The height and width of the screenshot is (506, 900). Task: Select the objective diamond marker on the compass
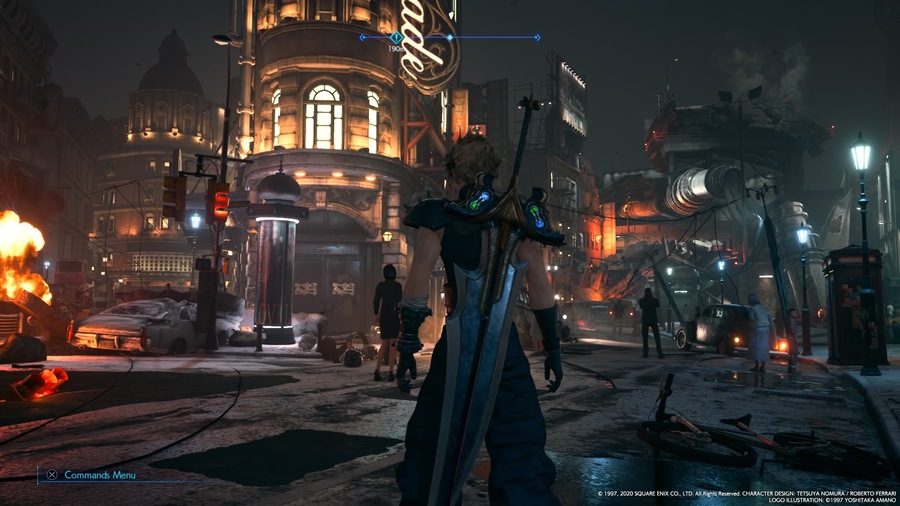396,37
